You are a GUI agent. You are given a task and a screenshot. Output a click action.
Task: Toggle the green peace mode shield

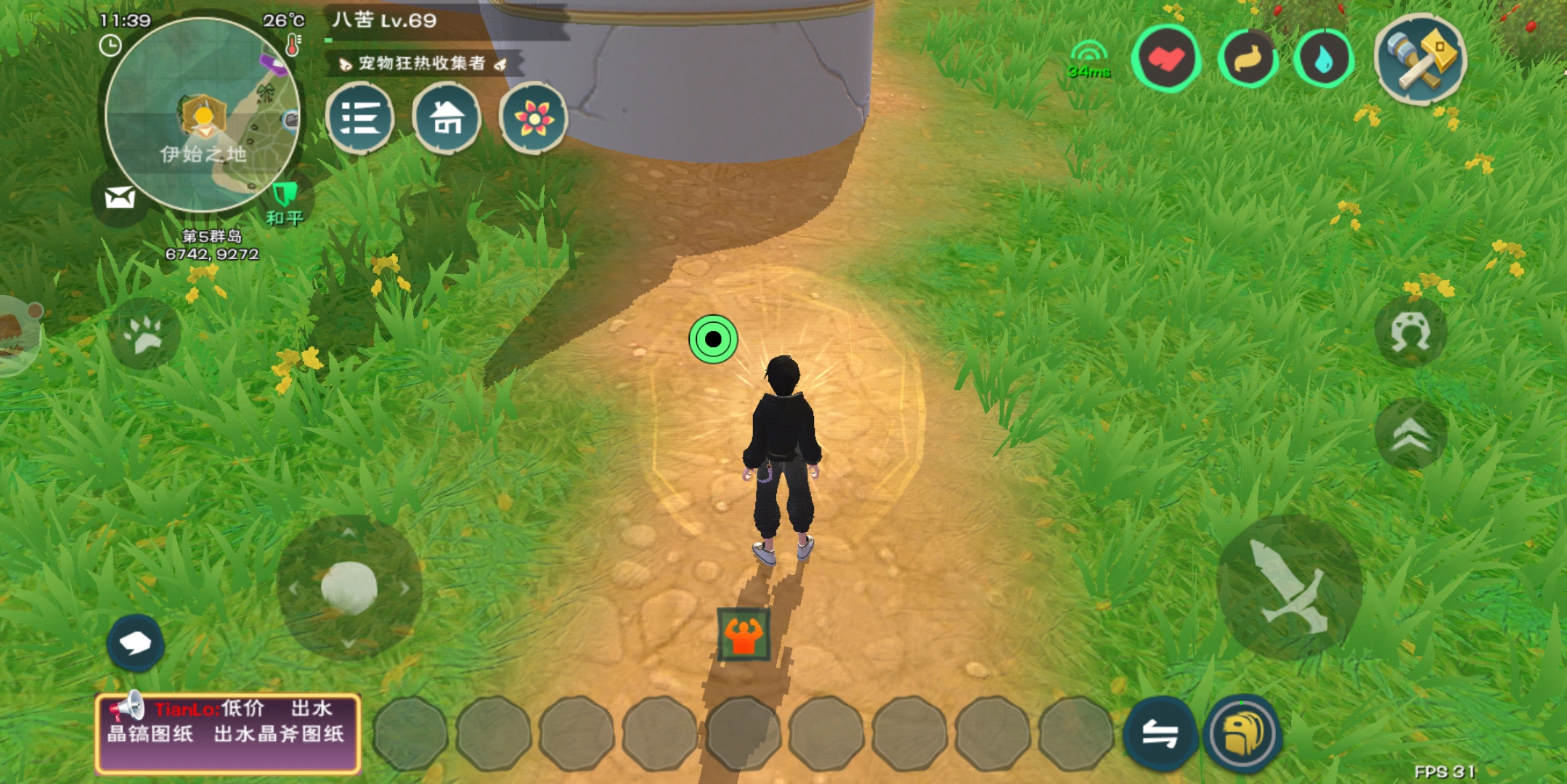285,195
